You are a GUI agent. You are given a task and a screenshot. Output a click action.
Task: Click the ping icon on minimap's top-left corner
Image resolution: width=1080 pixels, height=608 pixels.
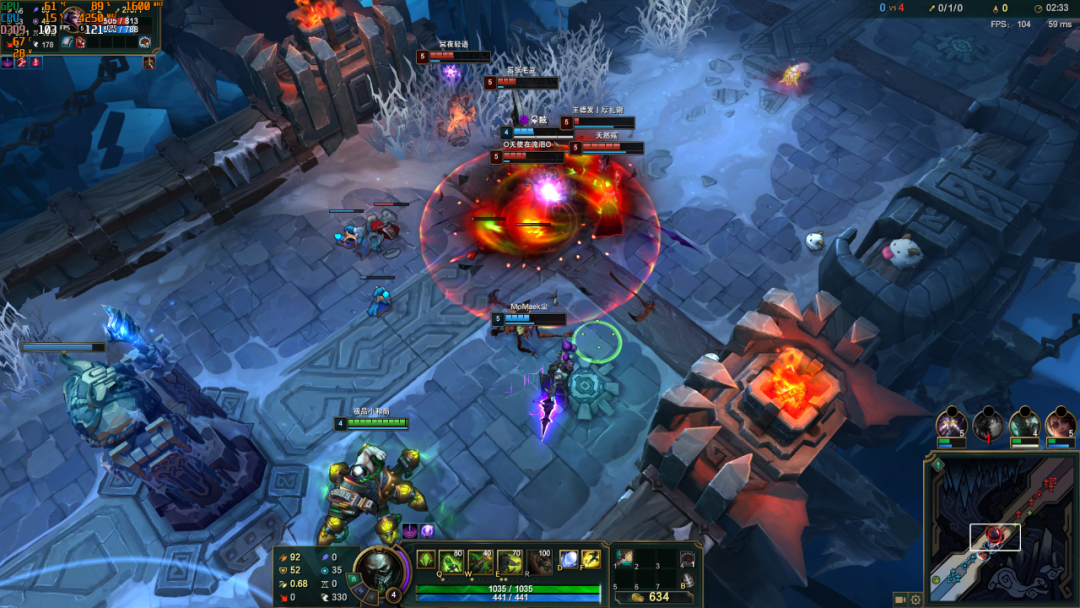(937, 464)
